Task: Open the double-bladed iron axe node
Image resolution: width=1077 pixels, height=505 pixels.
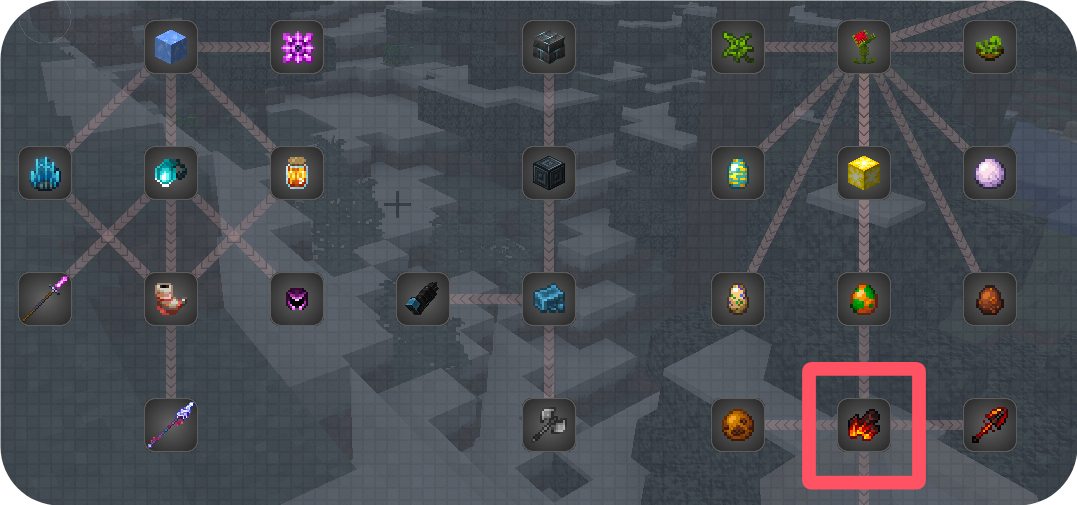Action: click(549, 425)
